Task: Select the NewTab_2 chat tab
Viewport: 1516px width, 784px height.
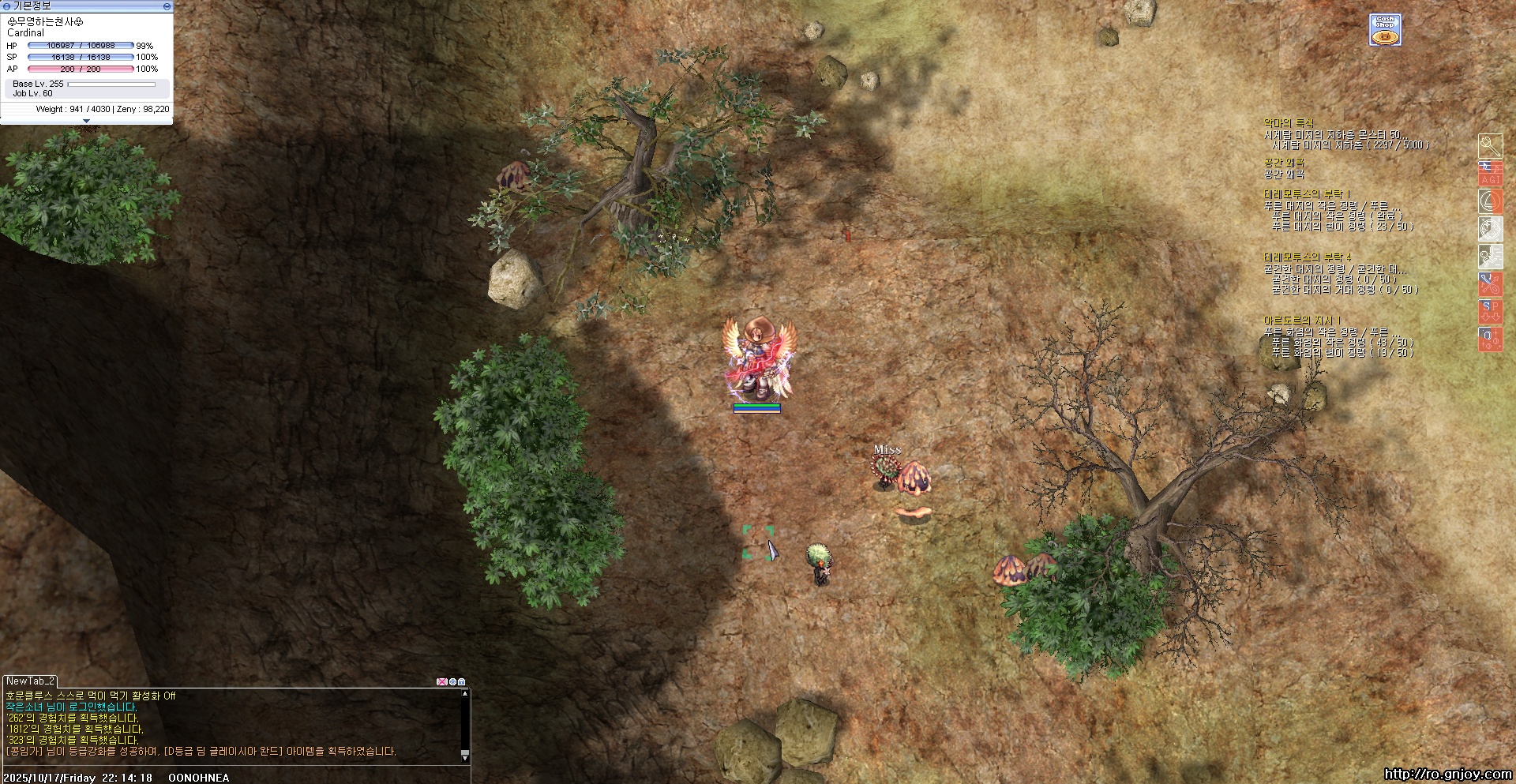Action: tap(30, 681)
